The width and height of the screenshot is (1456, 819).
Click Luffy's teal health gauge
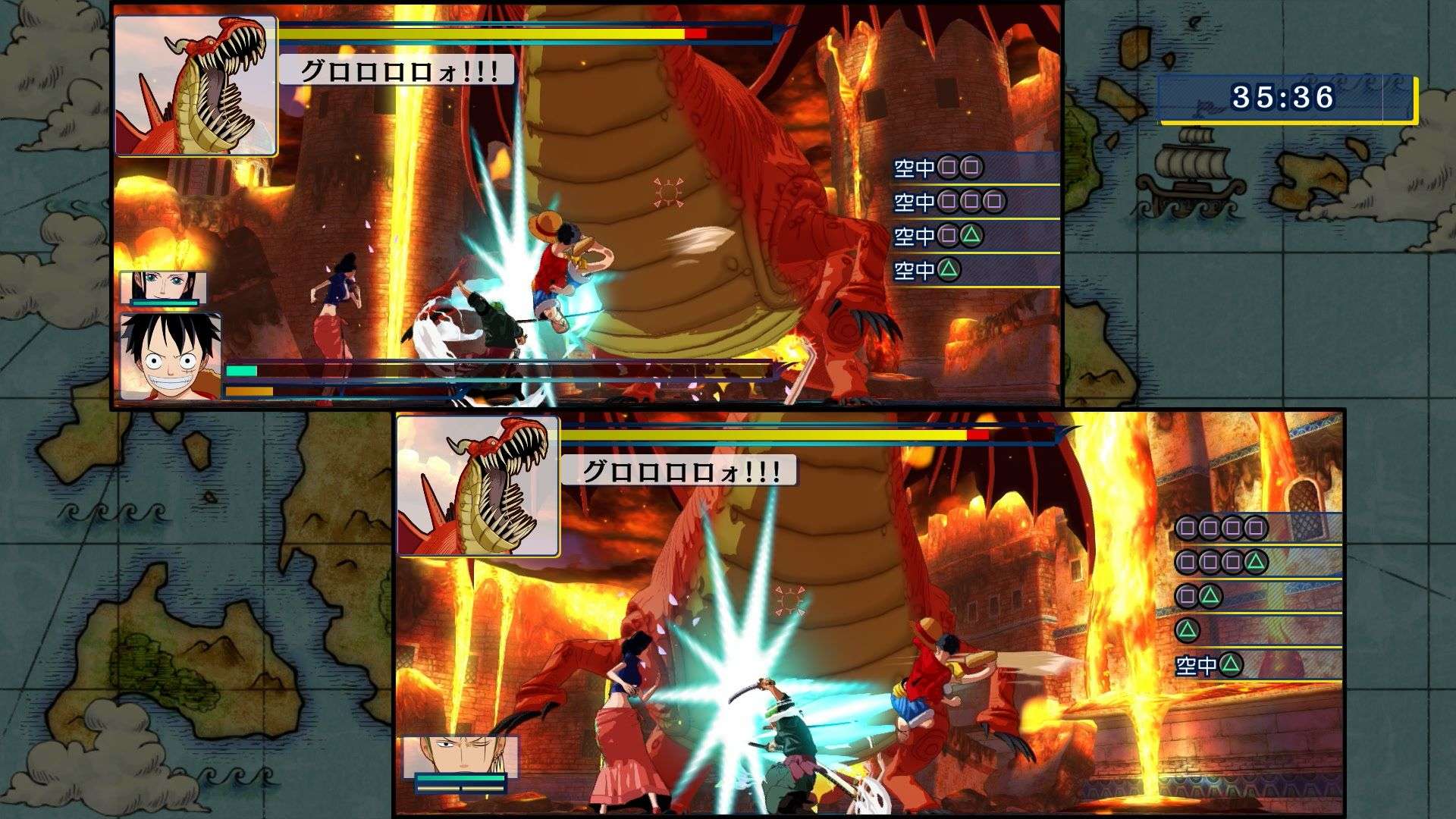coord(243,372)
